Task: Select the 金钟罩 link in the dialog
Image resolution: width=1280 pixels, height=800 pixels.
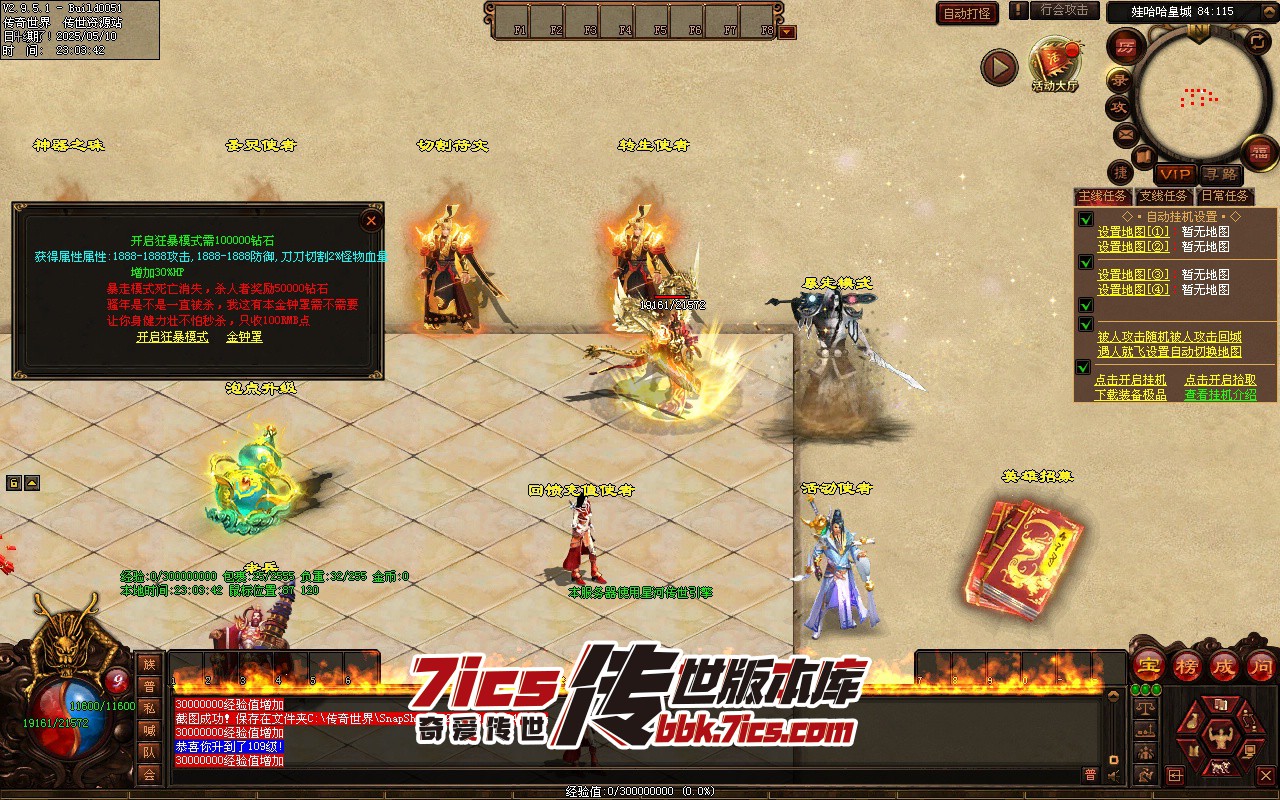Action: (x=244, y=337)
